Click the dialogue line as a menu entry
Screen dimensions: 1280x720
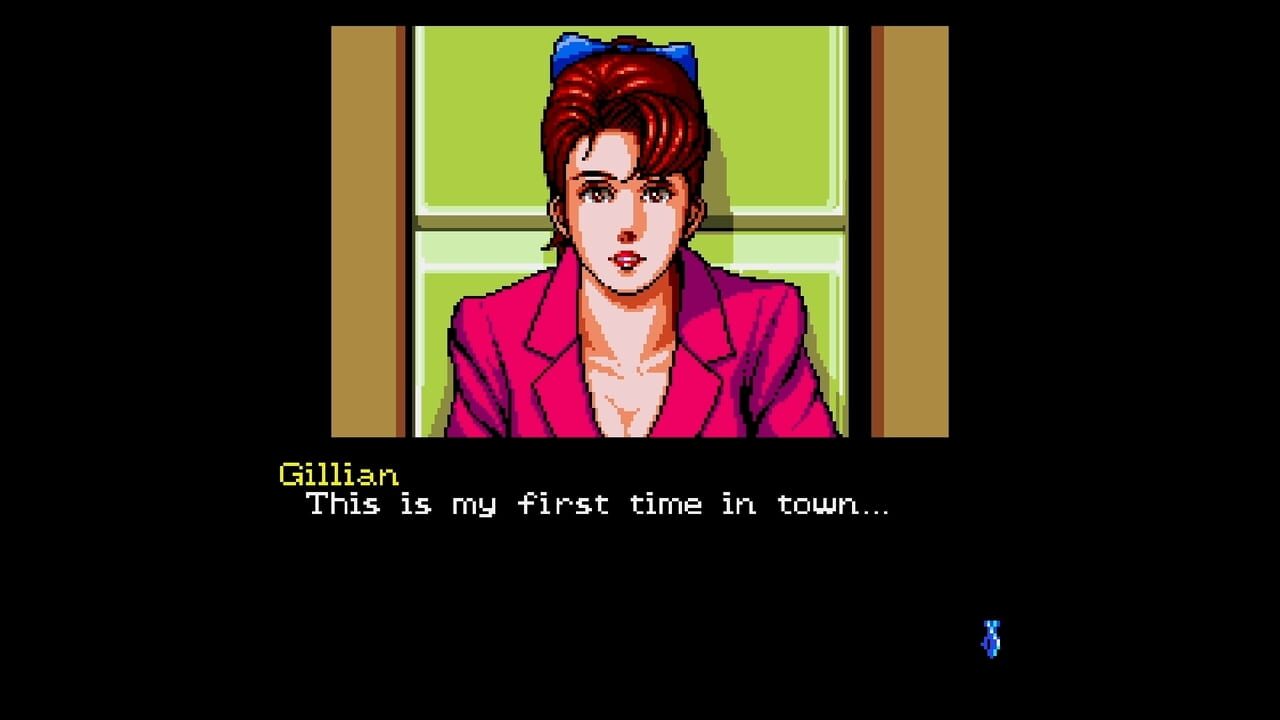(x=600, y=505)
